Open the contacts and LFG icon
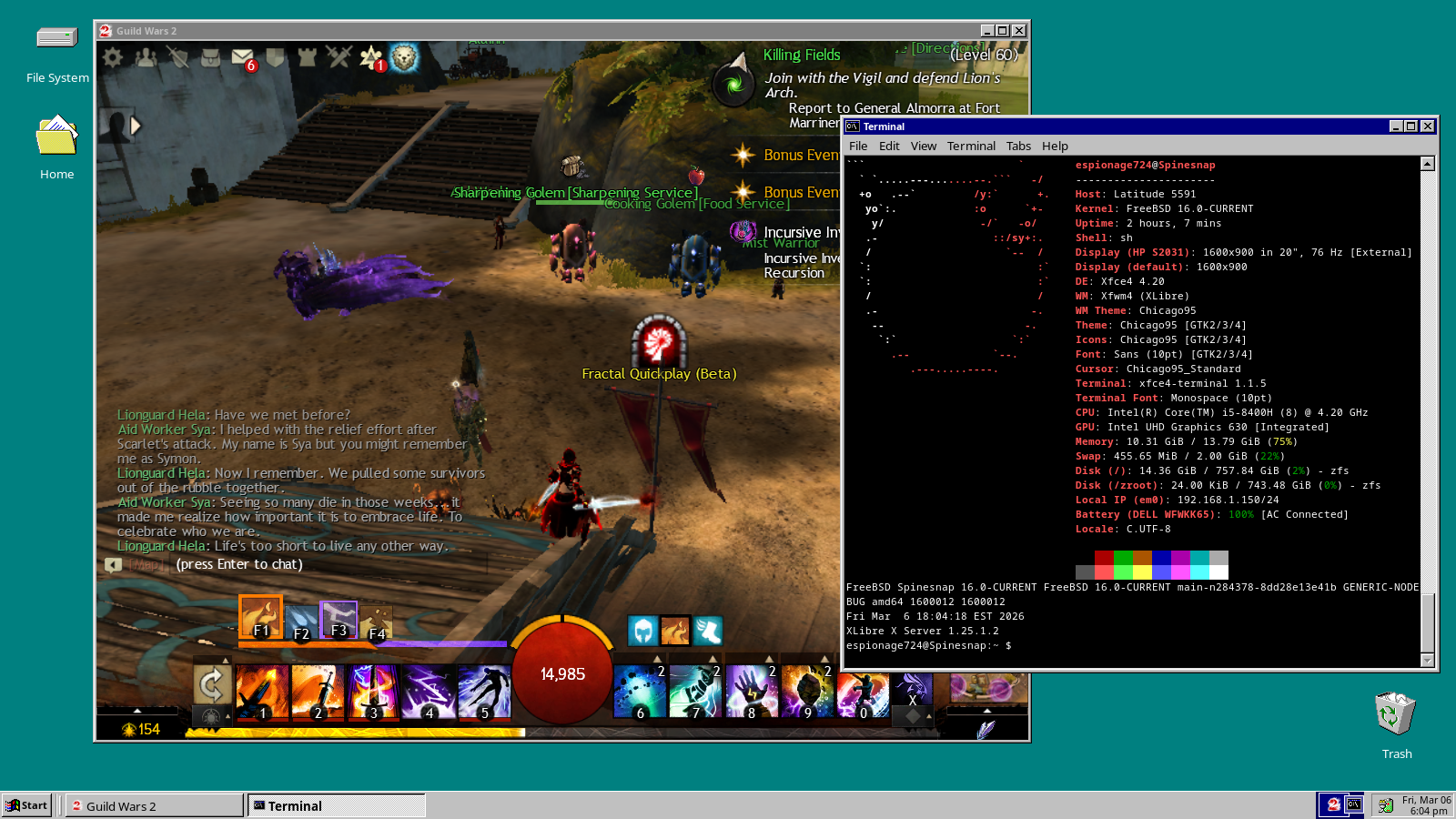The image size is (1456, 819). pyautogui.click(x=144, y=57)
